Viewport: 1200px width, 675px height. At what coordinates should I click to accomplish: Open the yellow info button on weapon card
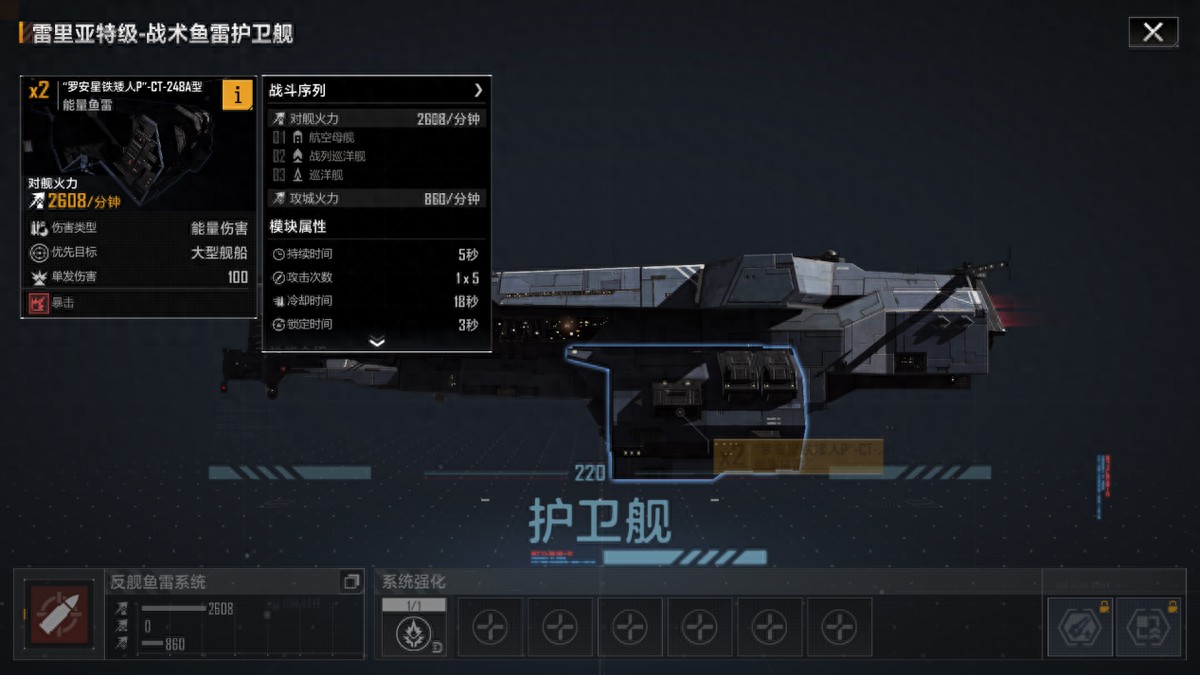click(237, 95)
